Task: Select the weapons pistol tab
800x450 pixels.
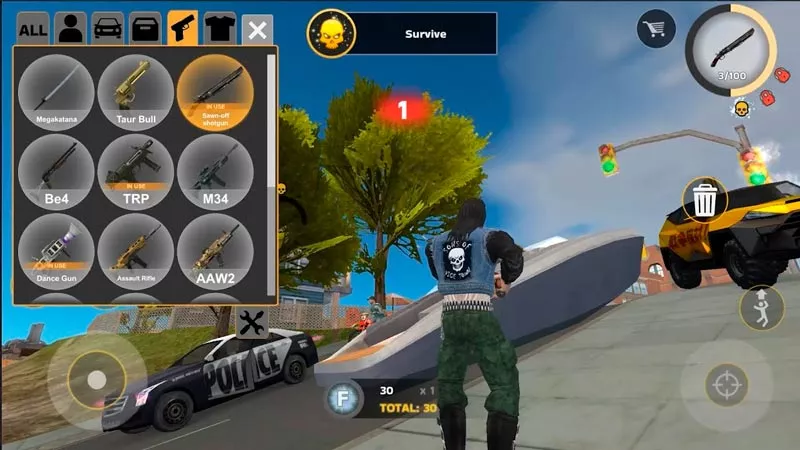Action: (182, 28)
